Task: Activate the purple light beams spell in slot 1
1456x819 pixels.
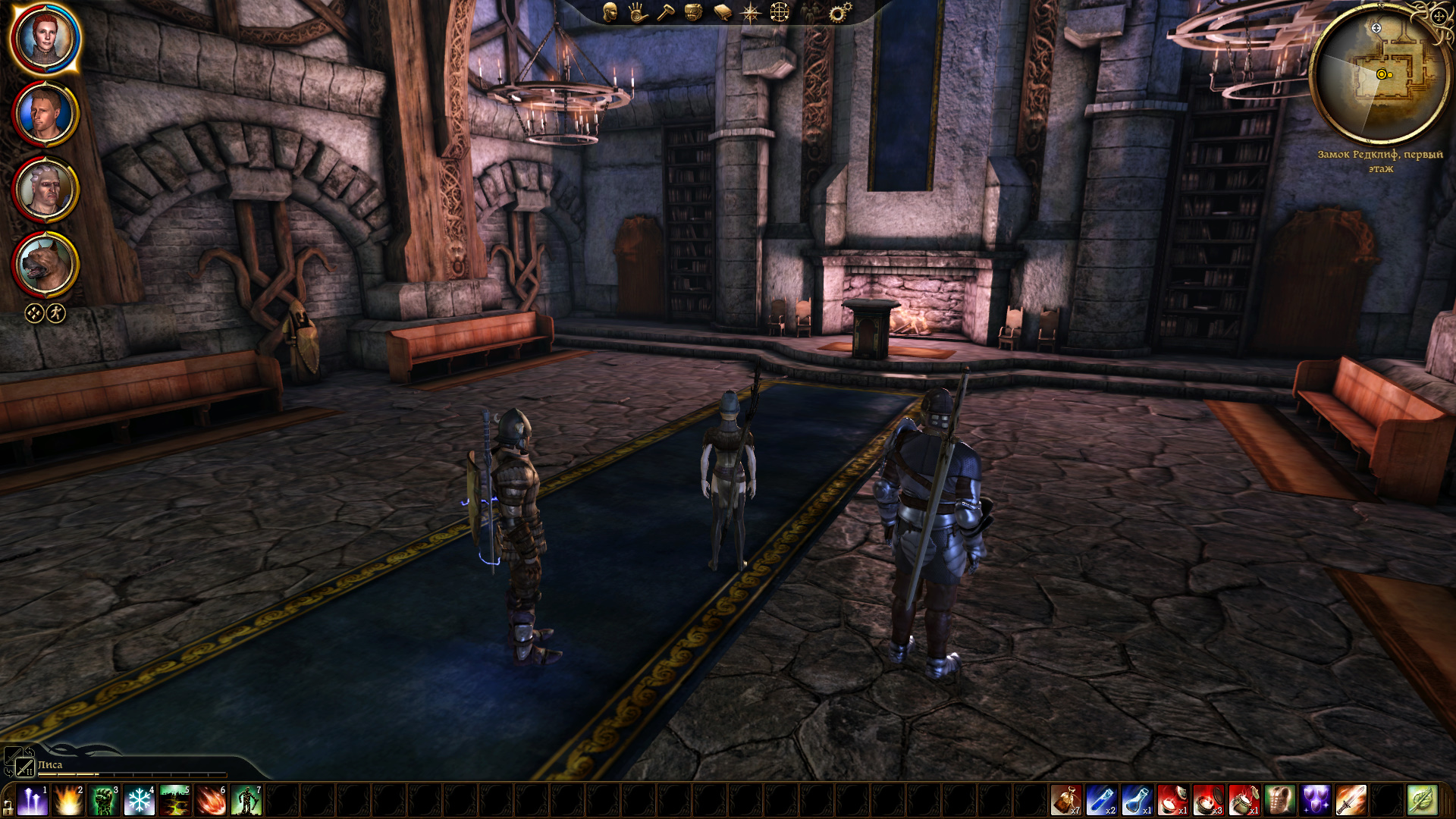Action: pyautogui.click(x=33, y=801)
